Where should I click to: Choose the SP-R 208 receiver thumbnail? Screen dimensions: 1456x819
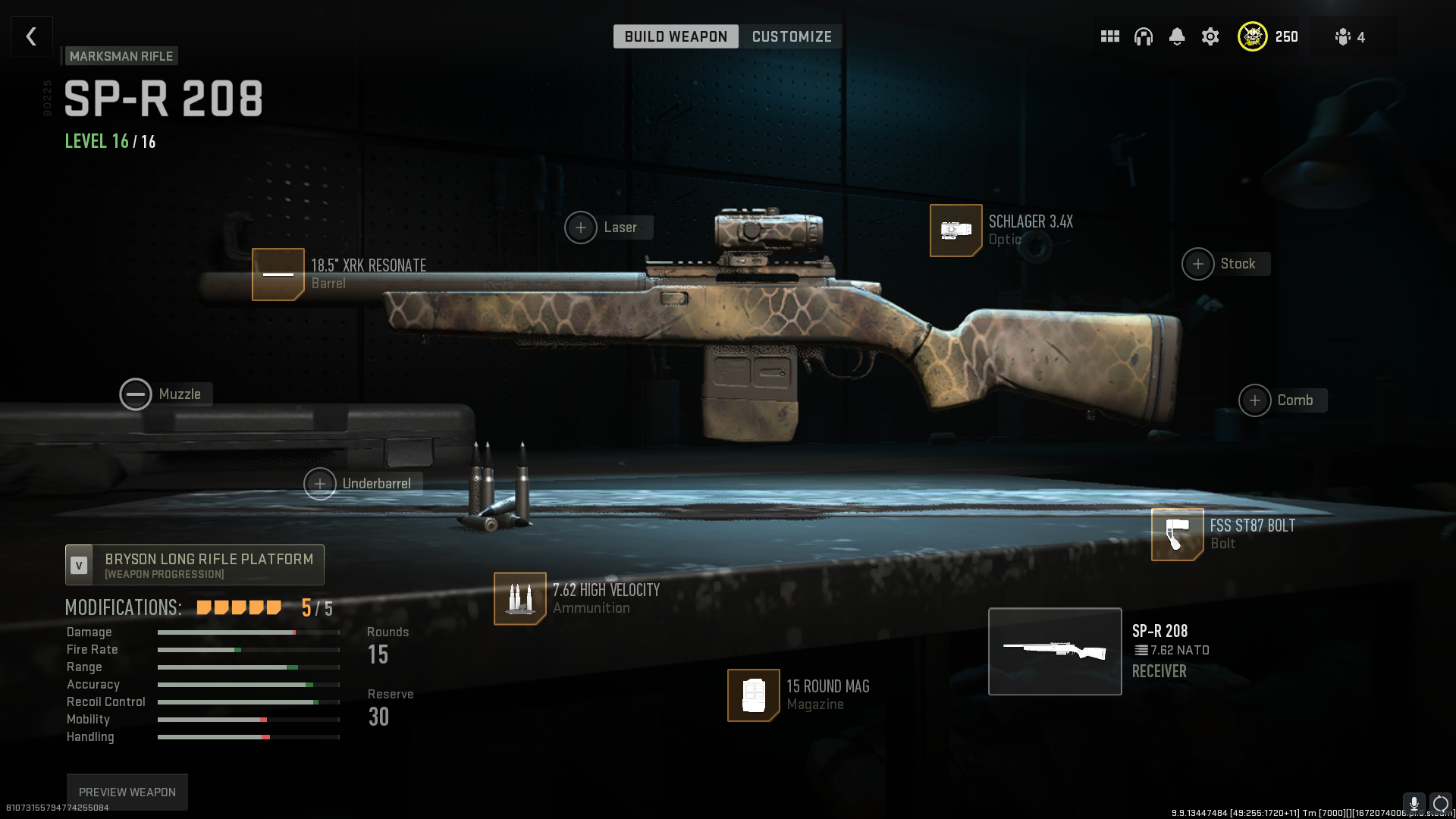click(x=1055, y=651)
